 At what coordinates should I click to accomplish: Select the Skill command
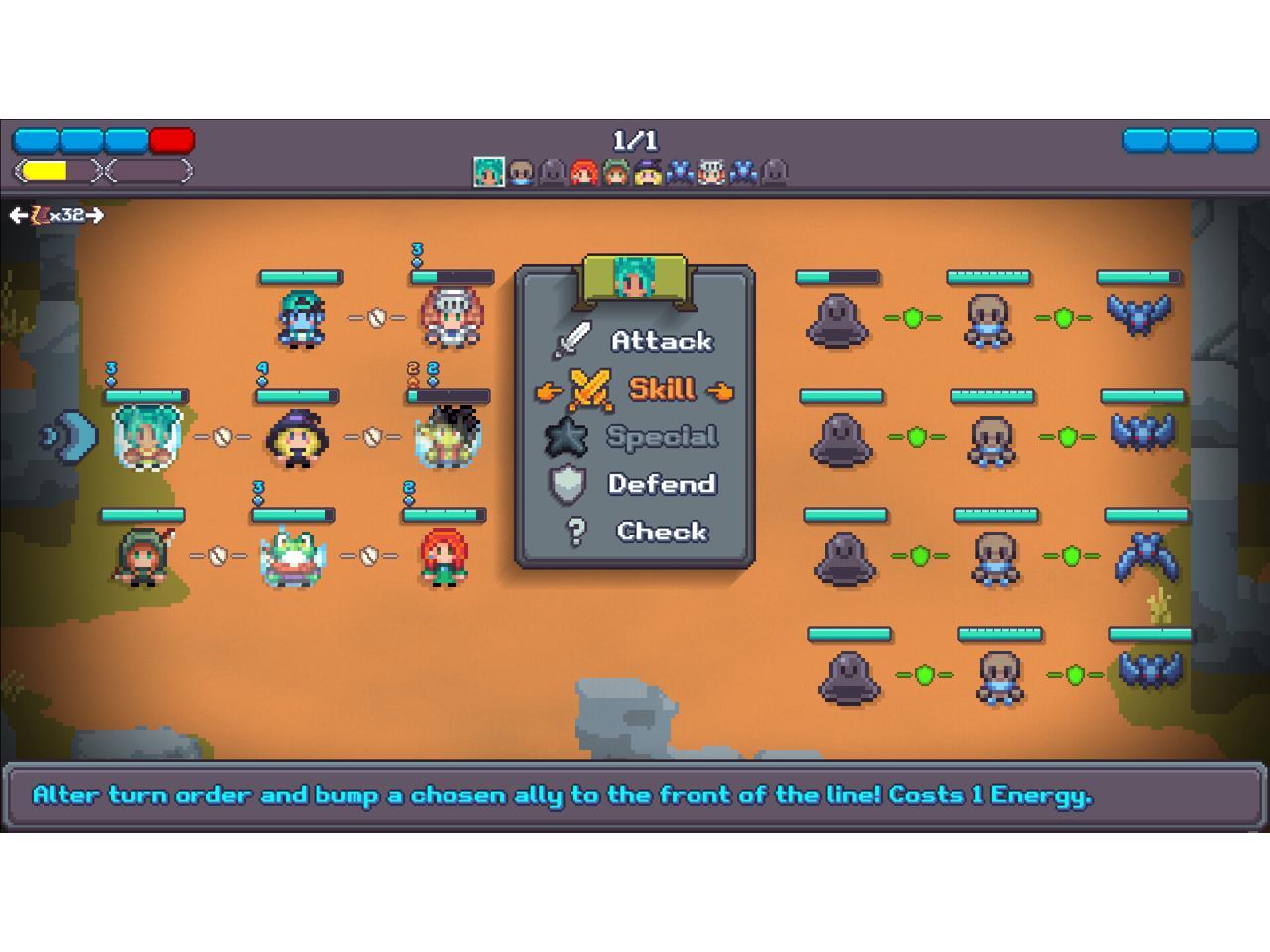661,389
